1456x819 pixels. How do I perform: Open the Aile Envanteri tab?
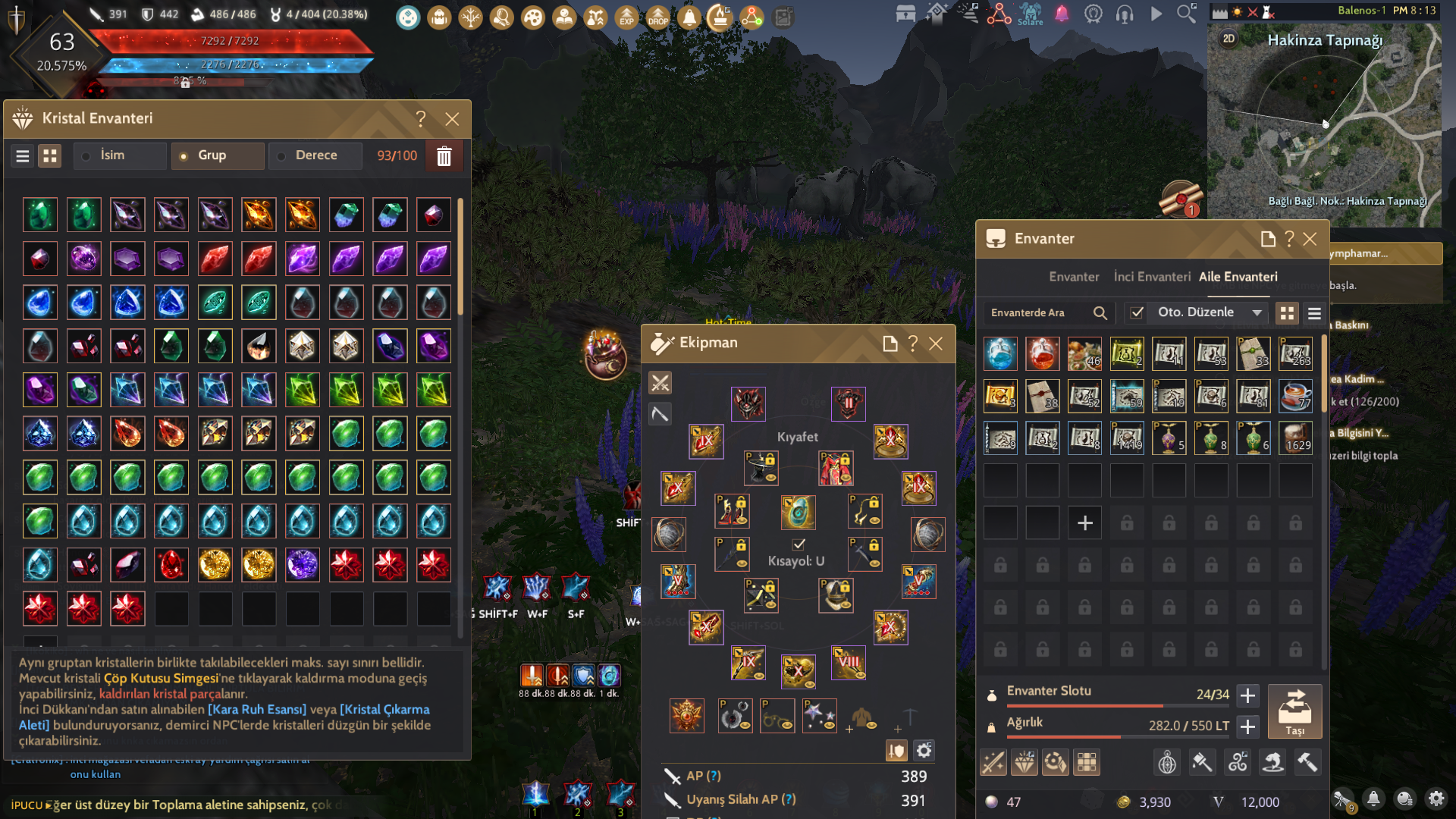click(x=1238, y=277)
